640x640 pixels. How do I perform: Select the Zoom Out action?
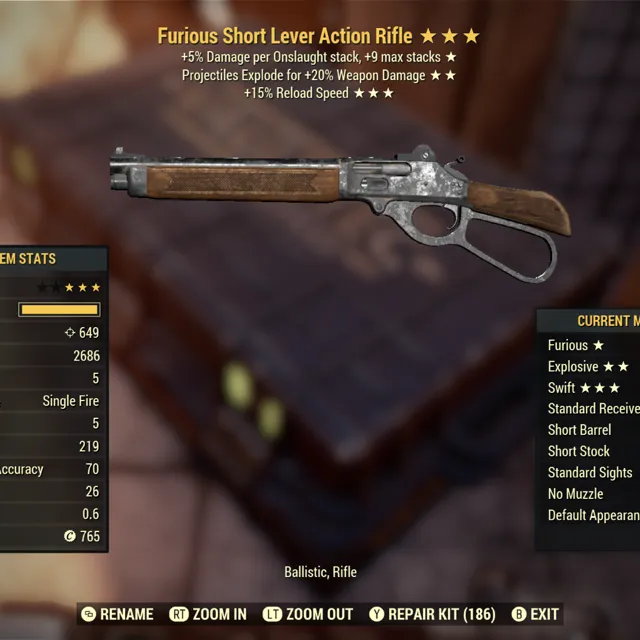coord(308,614)
